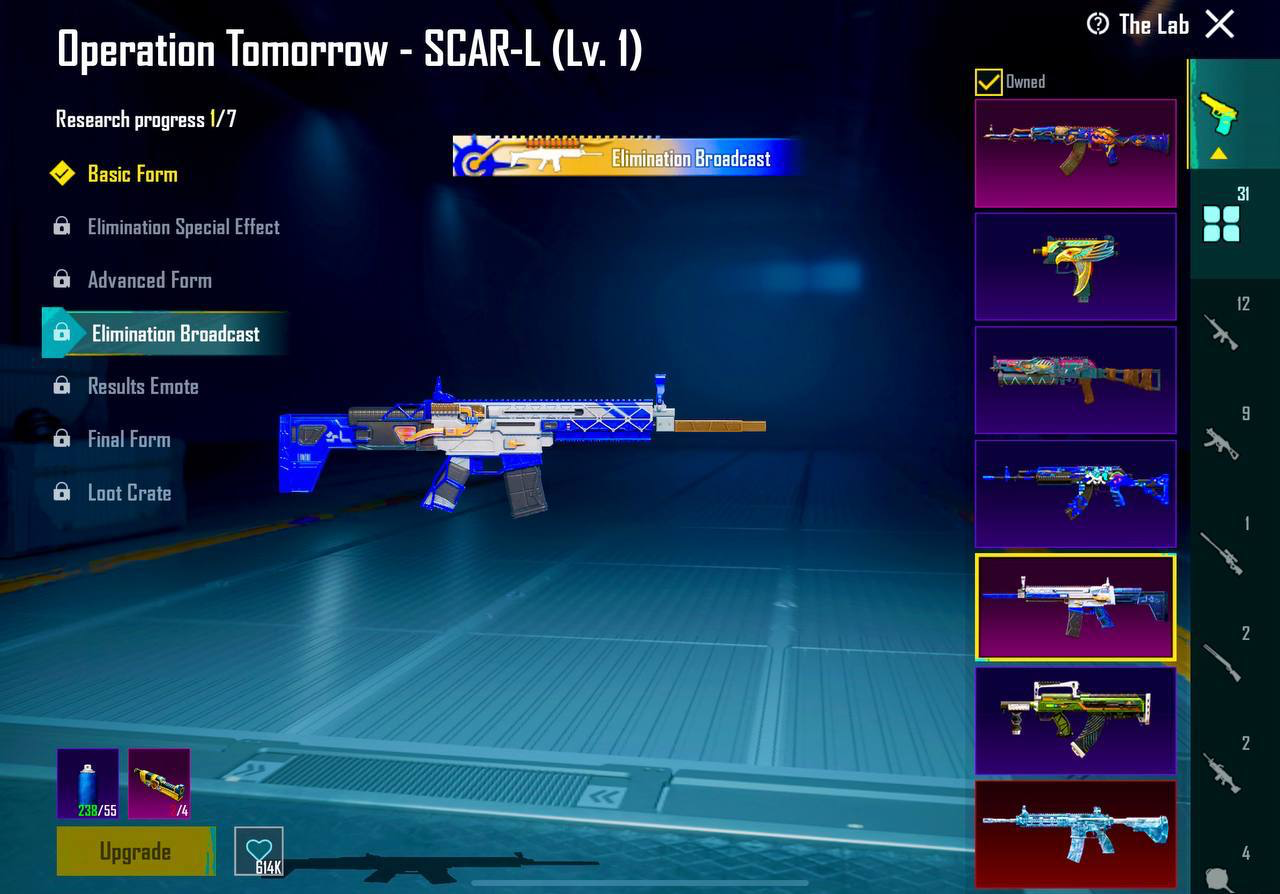Open The Lab help question mark
The image size is (1280, 894).
[1098, 24]
